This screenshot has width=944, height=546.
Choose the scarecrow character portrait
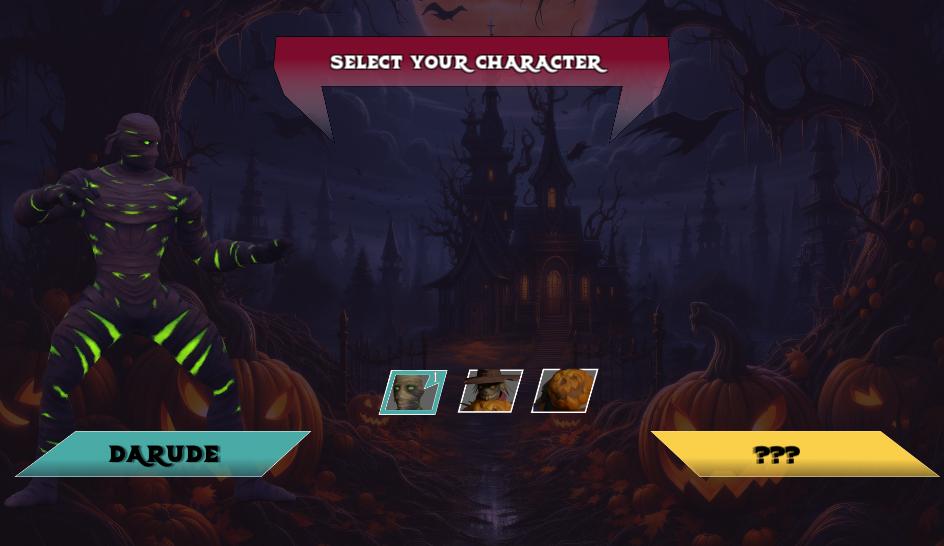click(x=490, y=391)
